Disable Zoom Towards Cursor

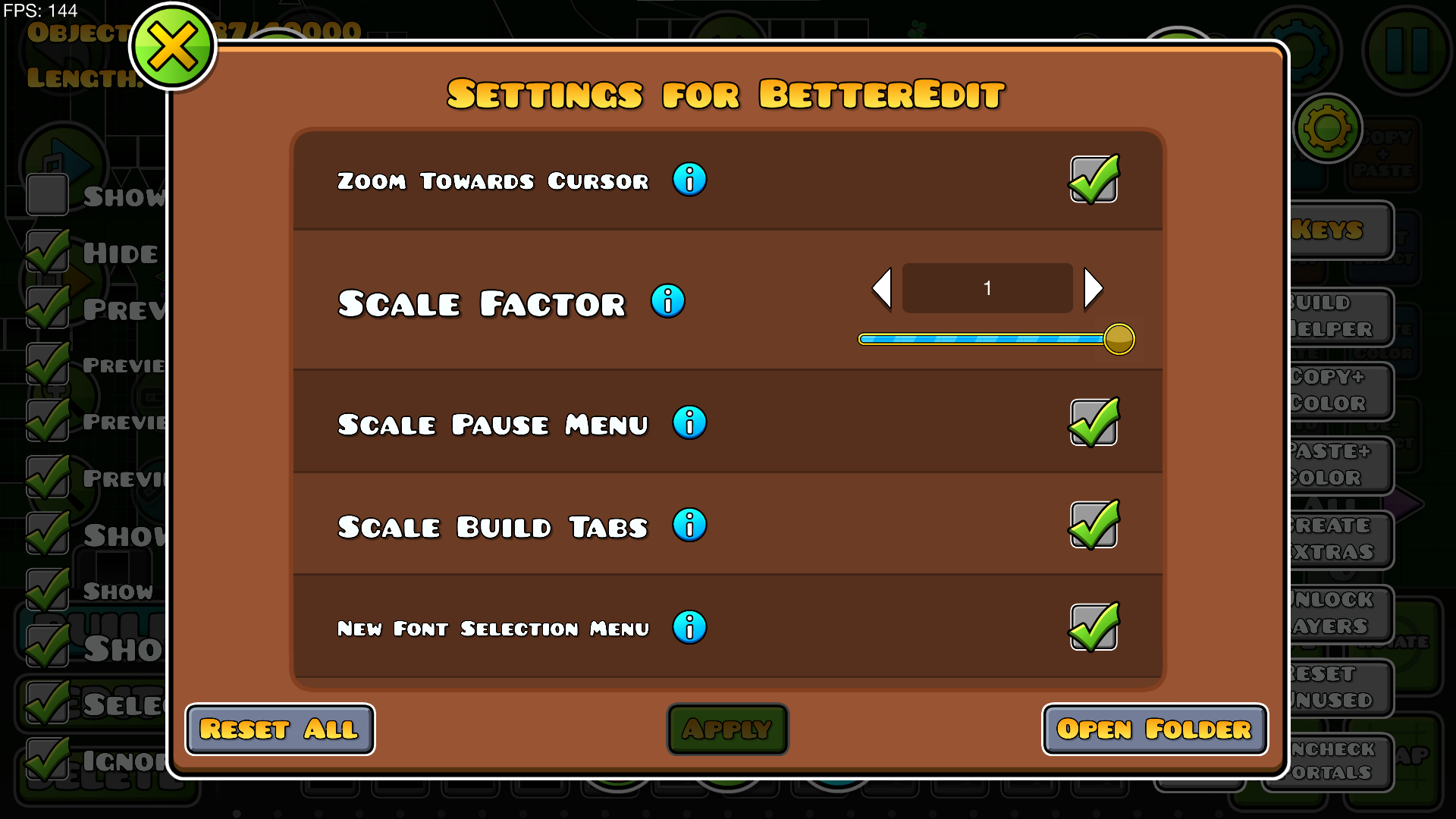pyautogui.click(x=1094, y=180)
